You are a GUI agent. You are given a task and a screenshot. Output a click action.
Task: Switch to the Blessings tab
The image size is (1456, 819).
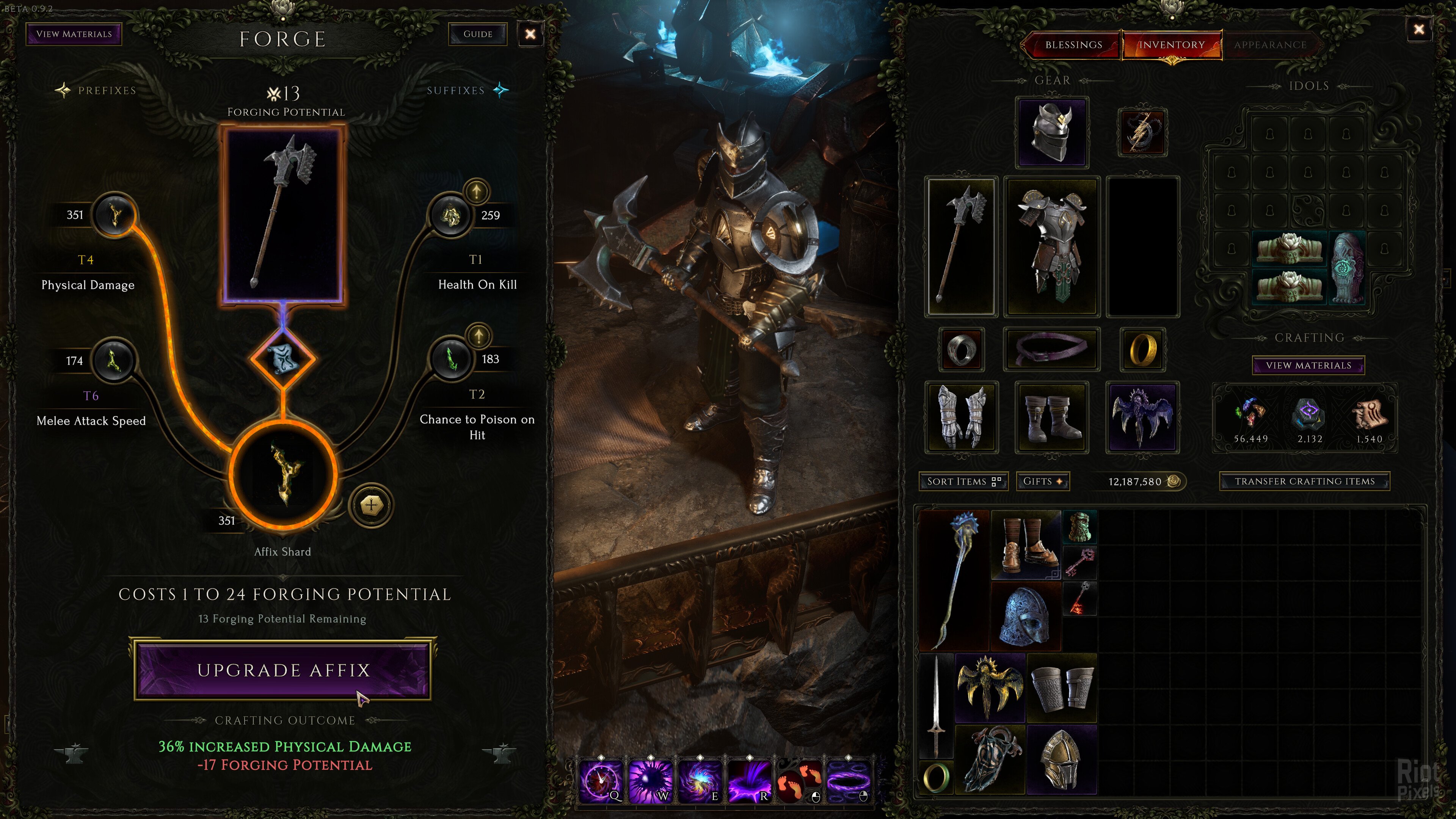pos(1073,45)
